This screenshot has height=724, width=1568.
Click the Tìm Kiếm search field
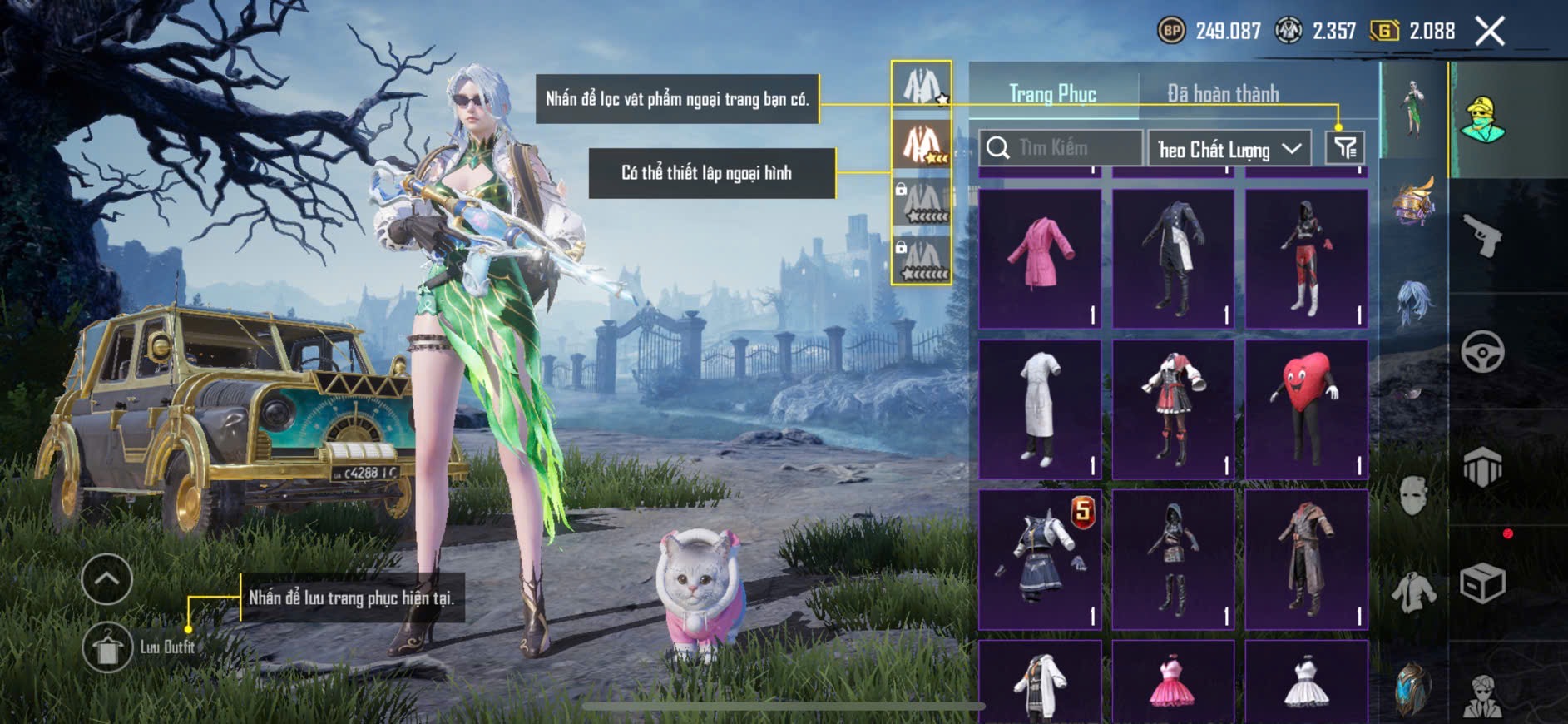tap(1061, 148)
